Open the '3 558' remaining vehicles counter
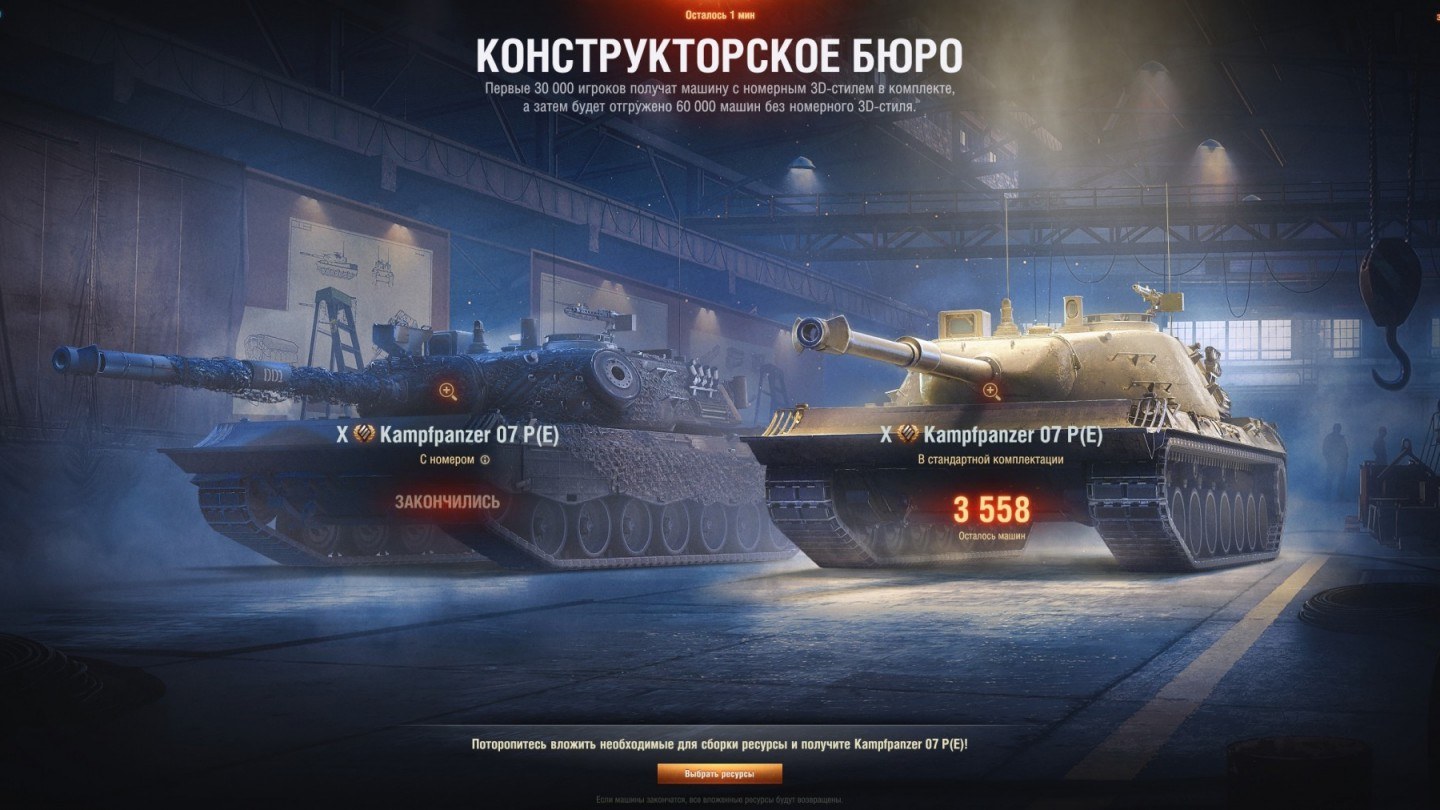The height and width of the screenshot is (810, 1440). tap(992, 506)
